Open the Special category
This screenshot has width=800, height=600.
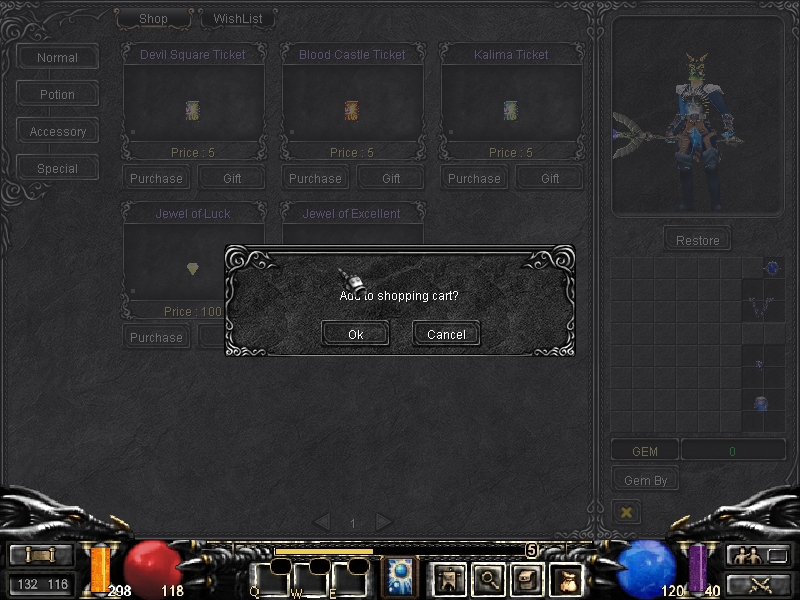[57, 169]
